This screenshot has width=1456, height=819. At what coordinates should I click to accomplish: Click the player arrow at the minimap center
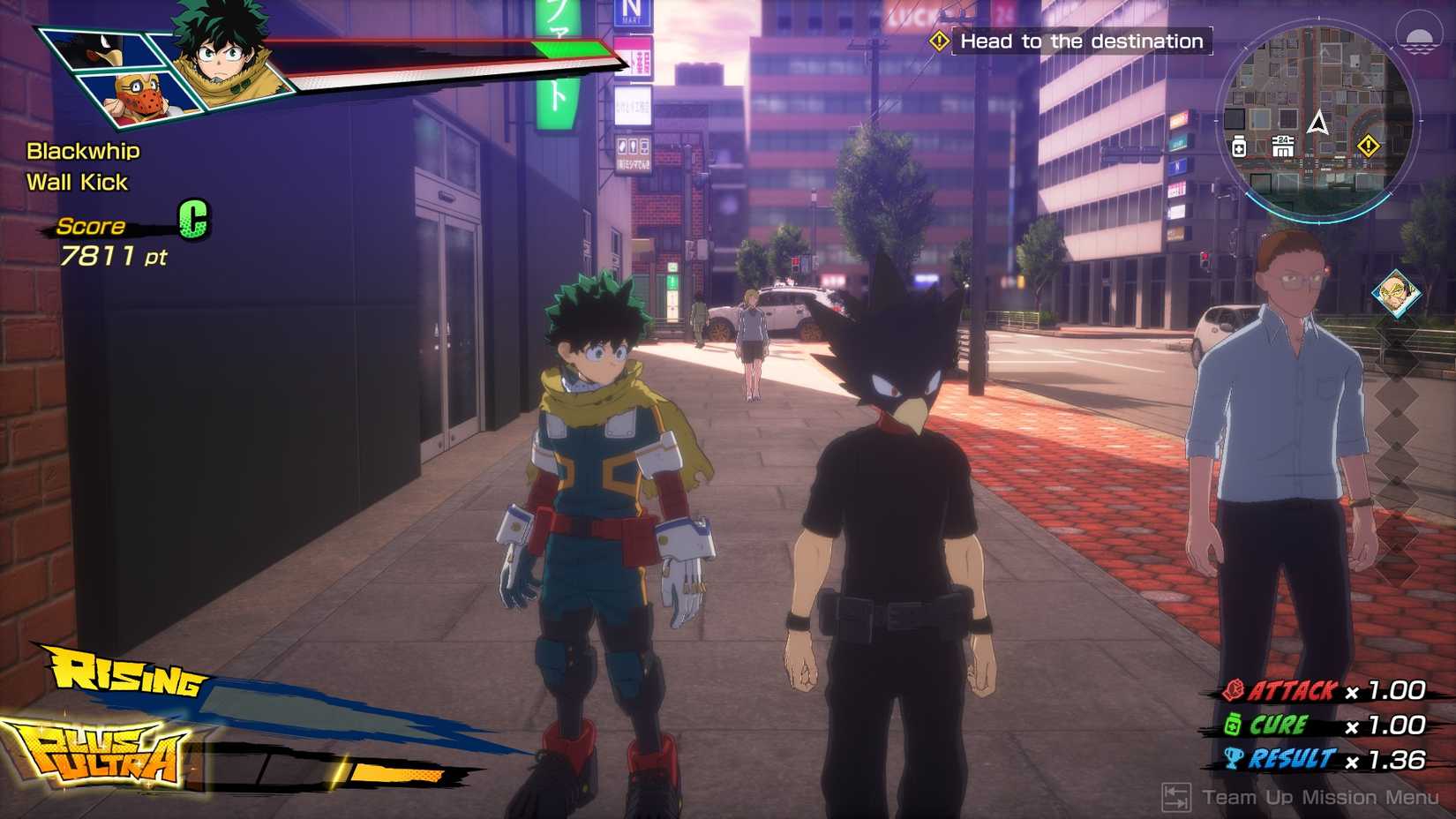coord(1318,124)
